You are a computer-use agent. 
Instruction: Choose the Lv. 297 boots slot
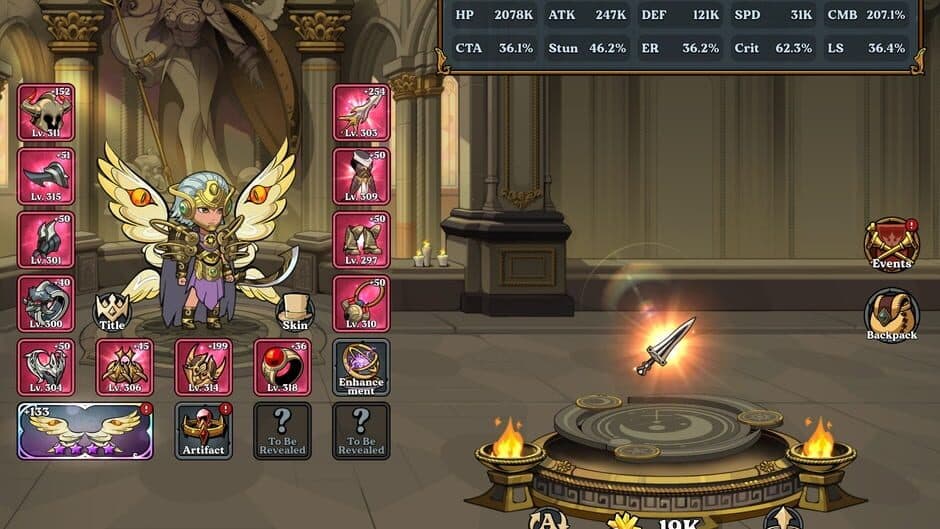tap(361, 240)
